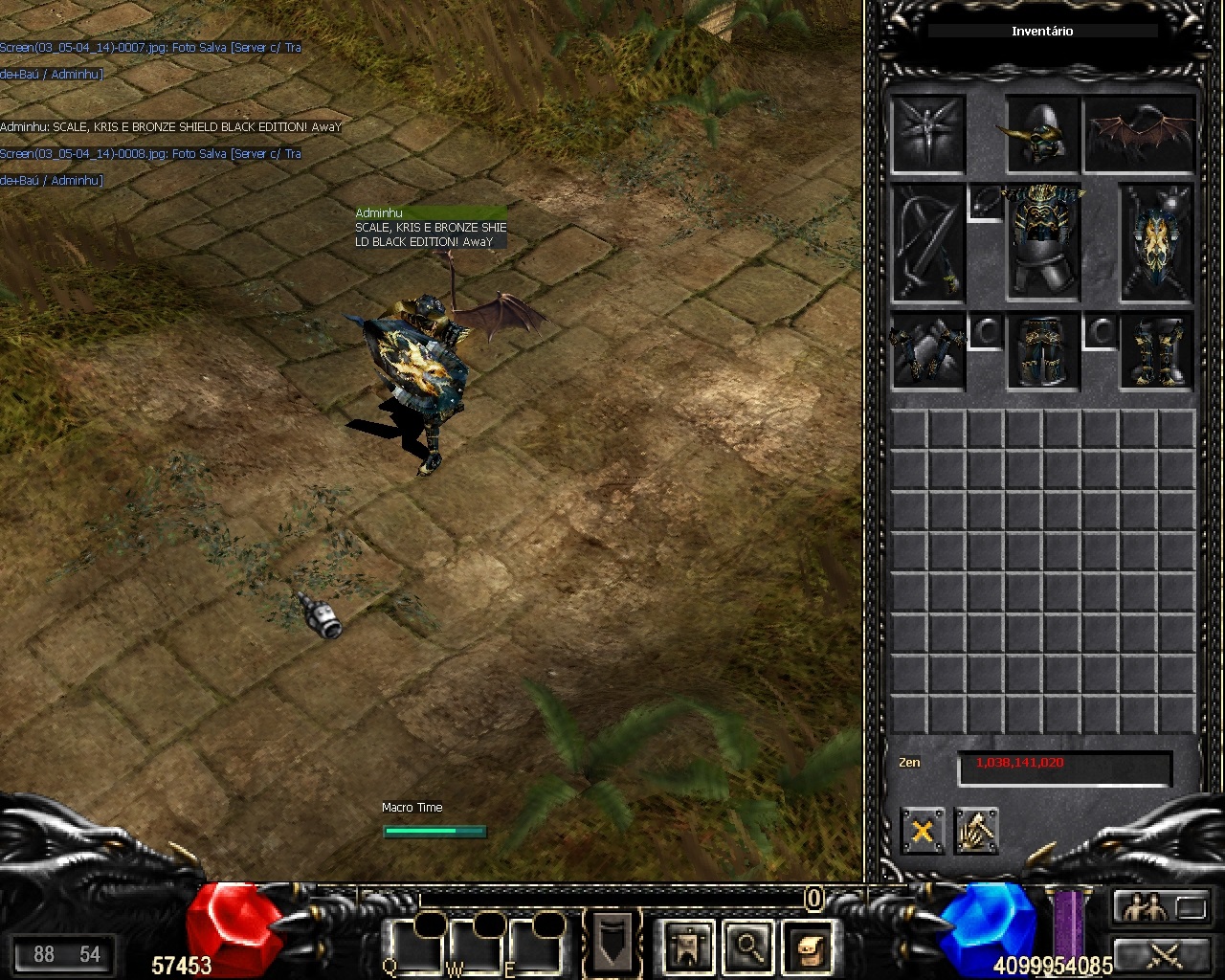Screen dimensions: 1225x980
Task: Open the active skill selector slot
Action: point(612,942)
